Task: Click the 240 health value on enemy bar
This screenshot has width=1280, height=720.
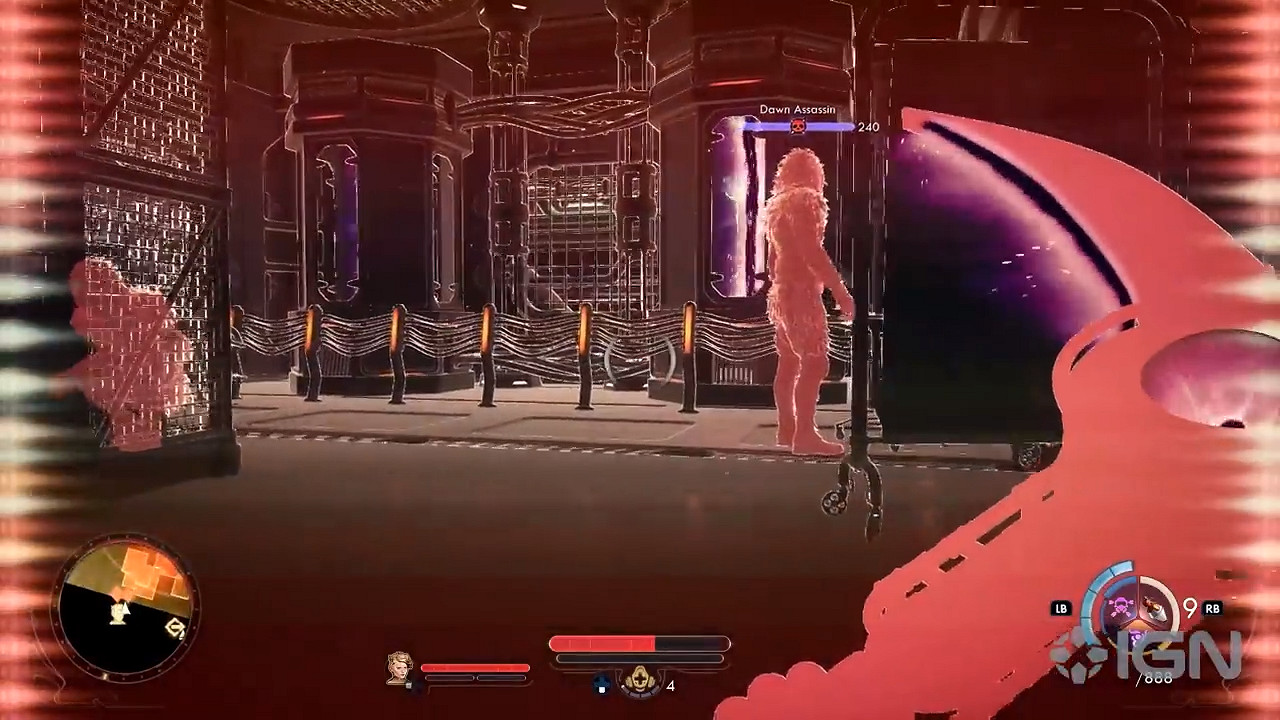Action: point(866,127)
